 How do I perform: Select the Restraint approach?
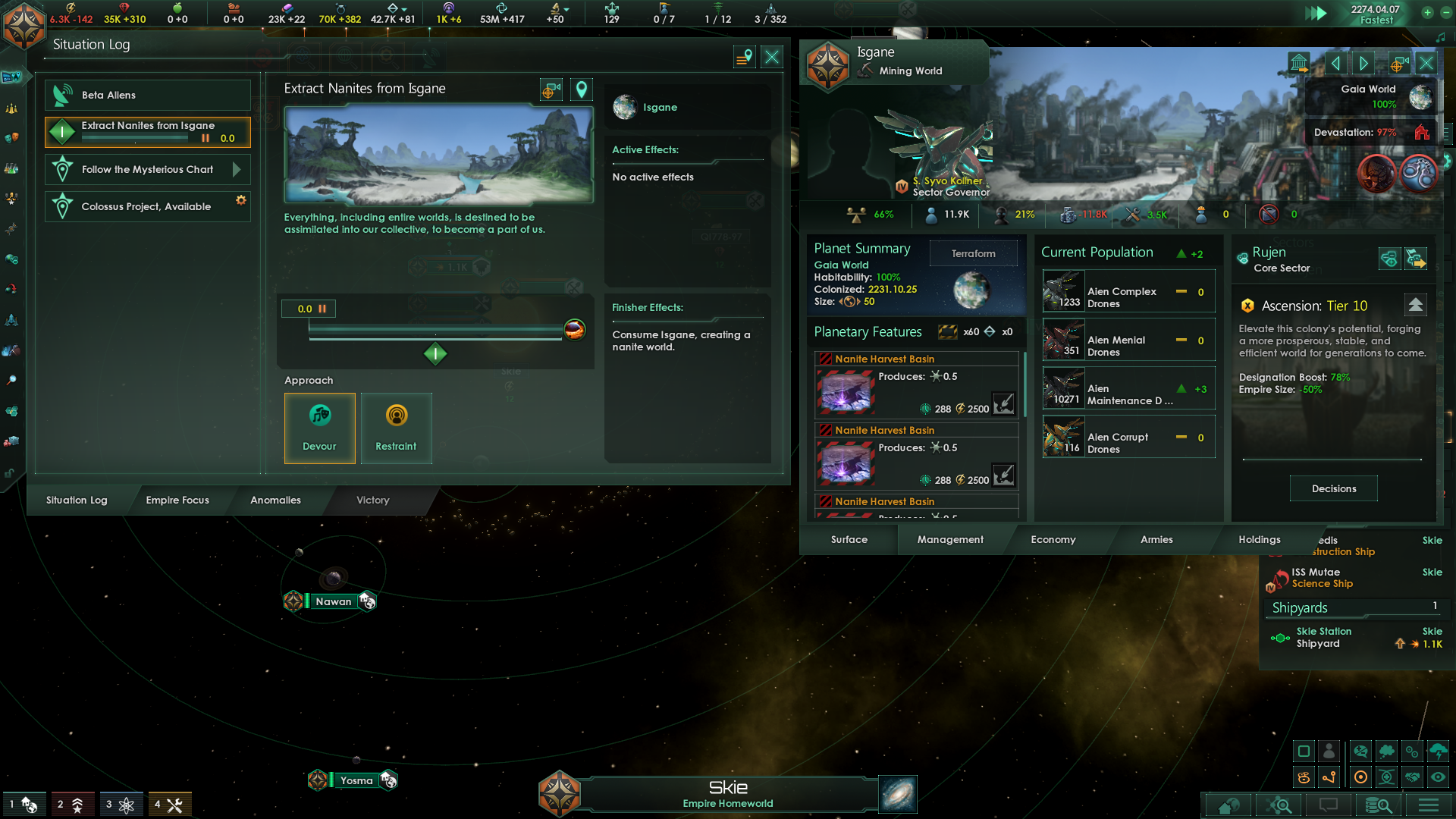[x=396, y=428]
